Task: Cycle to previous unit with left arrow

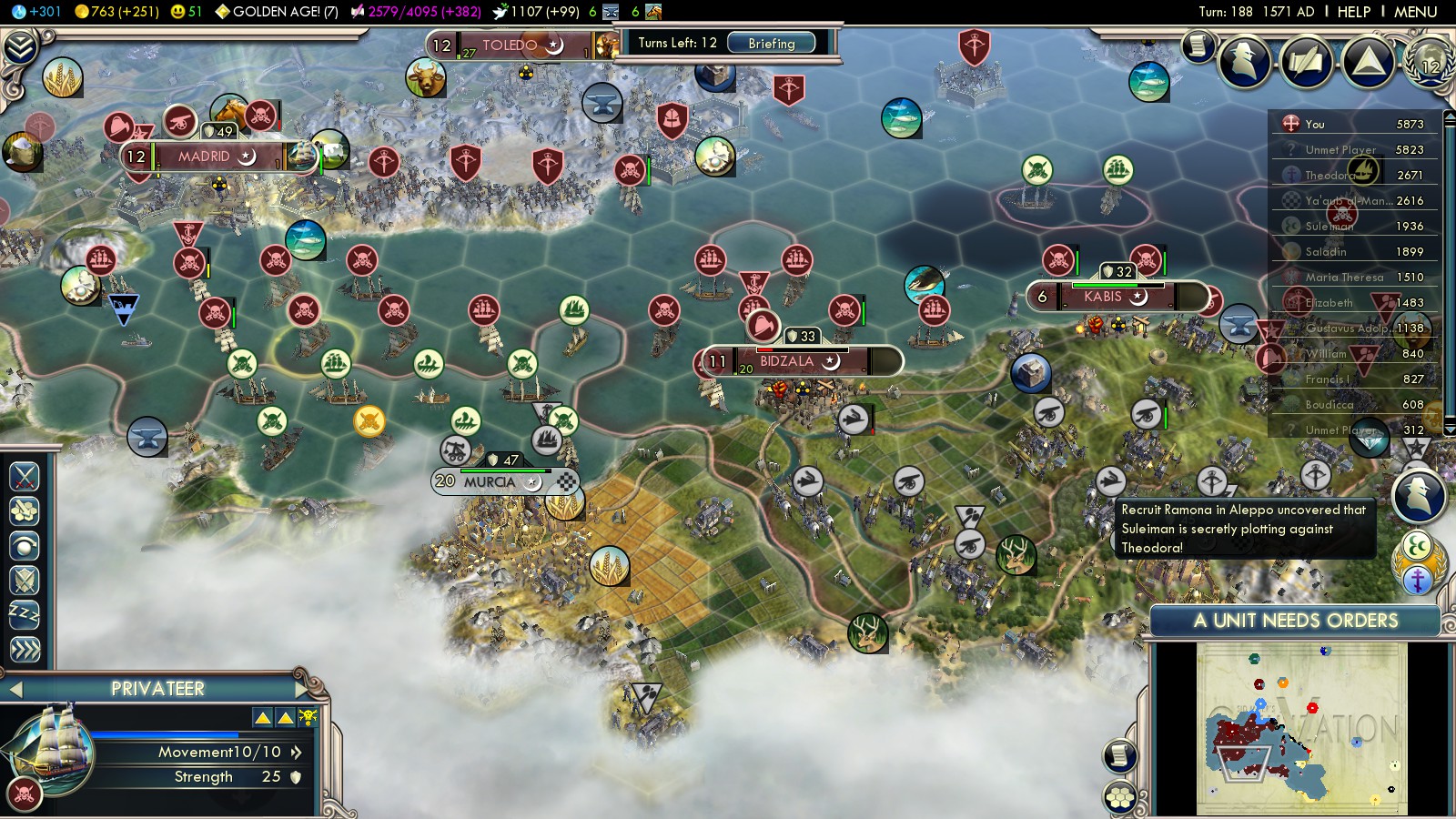Action: click(15, 689)
